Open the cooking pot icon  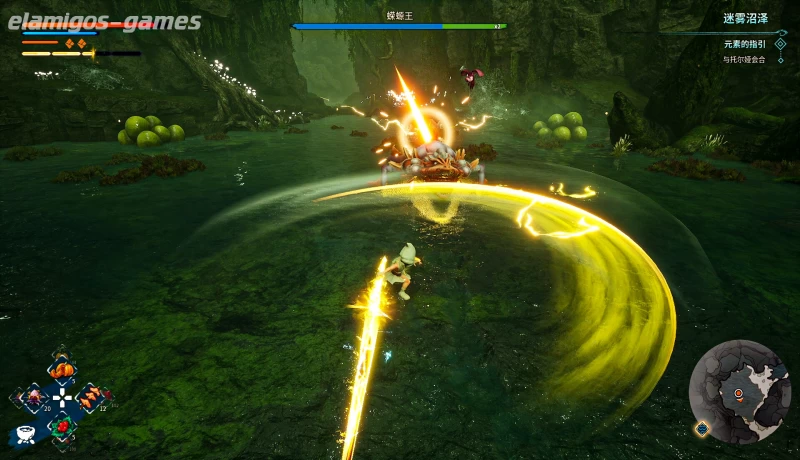[26, 435]
